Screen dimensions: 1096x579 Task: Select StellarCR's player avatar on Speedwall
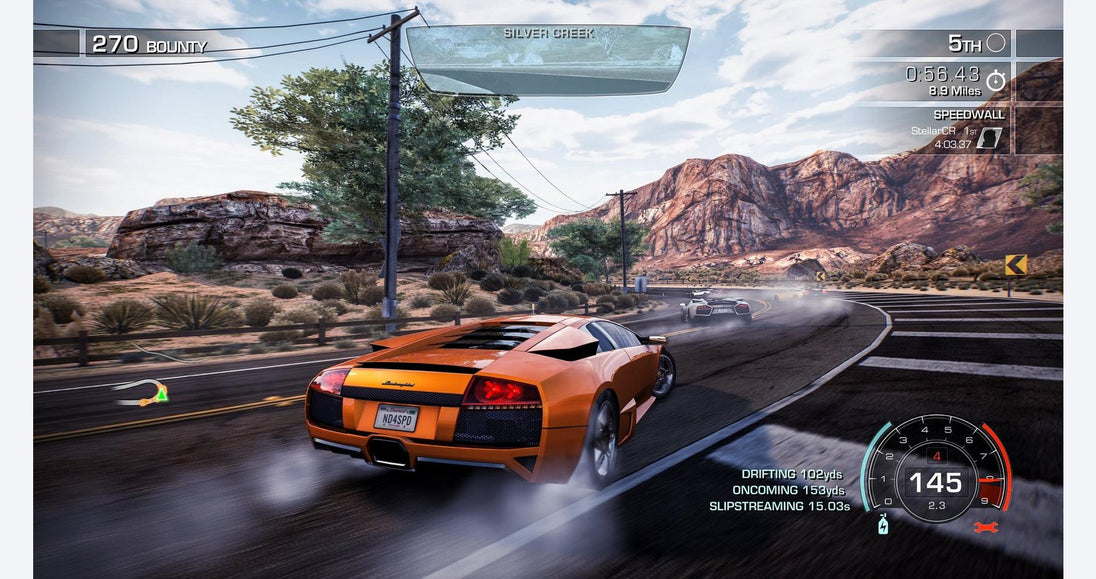(988, 138)
